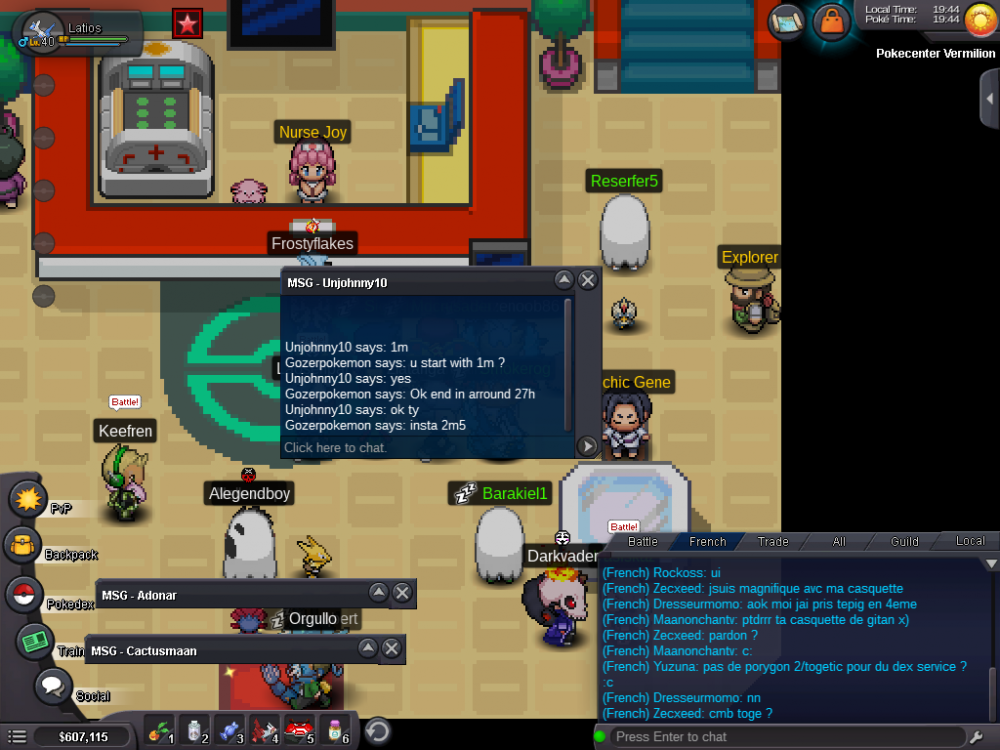Select the Battle chat tab
1000x750 pixels.
coord(642,541)
